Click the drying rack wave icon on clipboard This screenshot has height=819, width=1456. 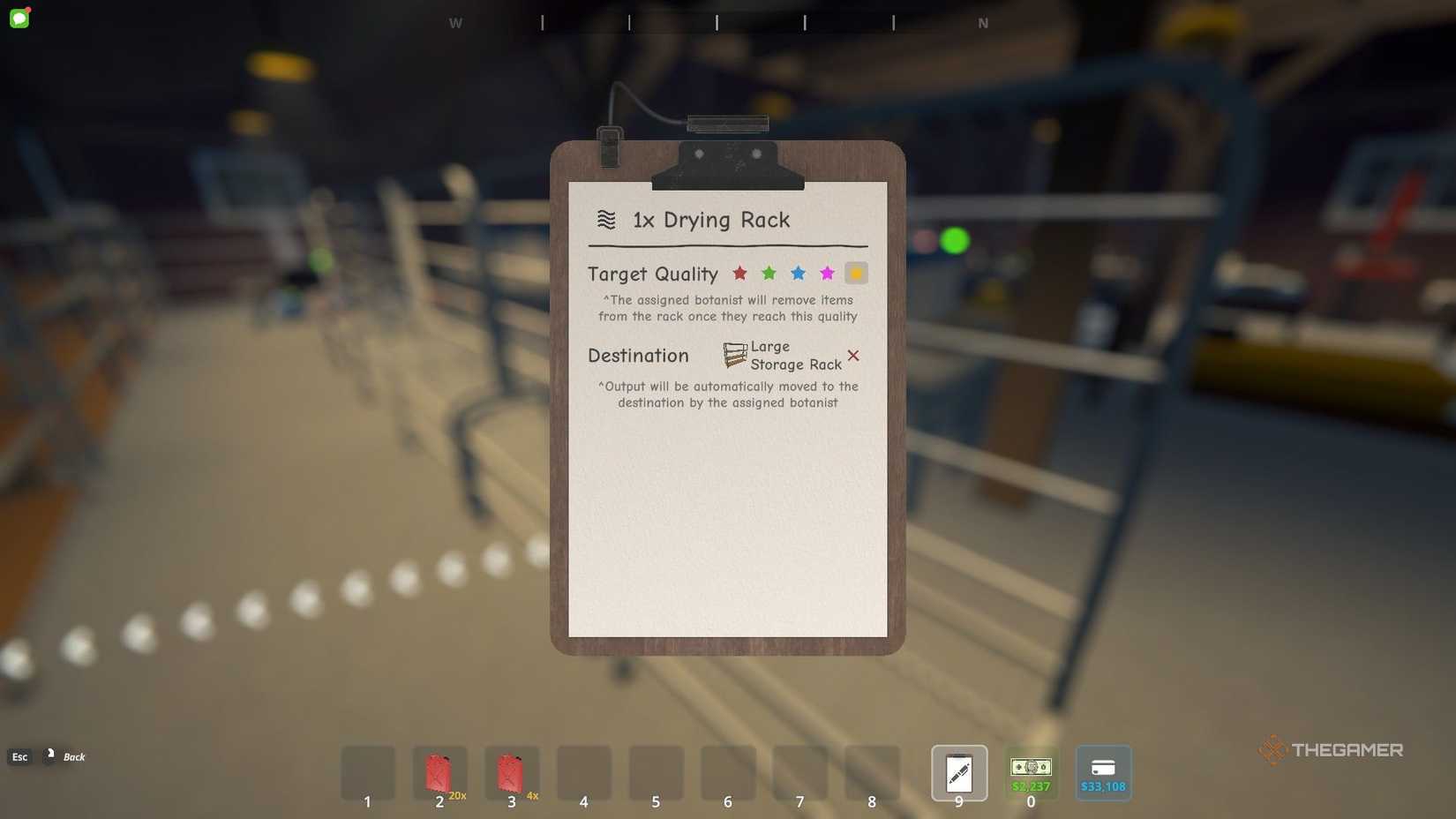(606, 220)
